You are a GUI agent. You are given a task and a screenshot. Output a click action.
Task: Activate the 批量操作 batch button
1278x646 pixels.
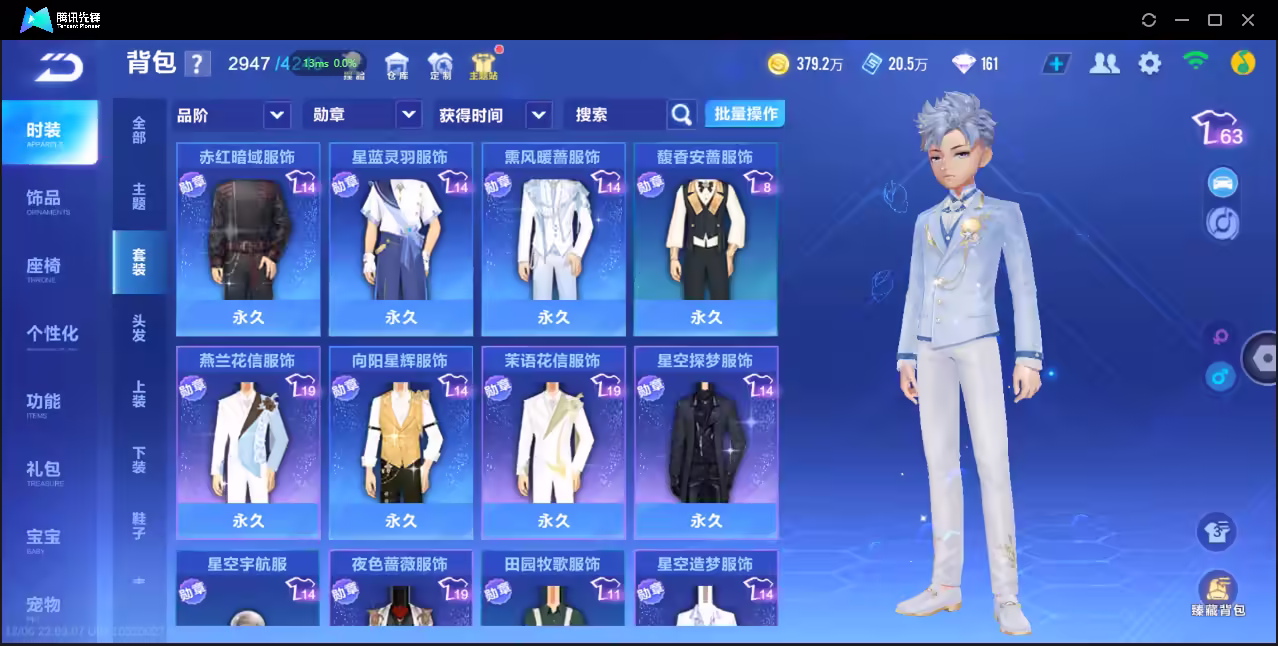(x=745, y=114)
